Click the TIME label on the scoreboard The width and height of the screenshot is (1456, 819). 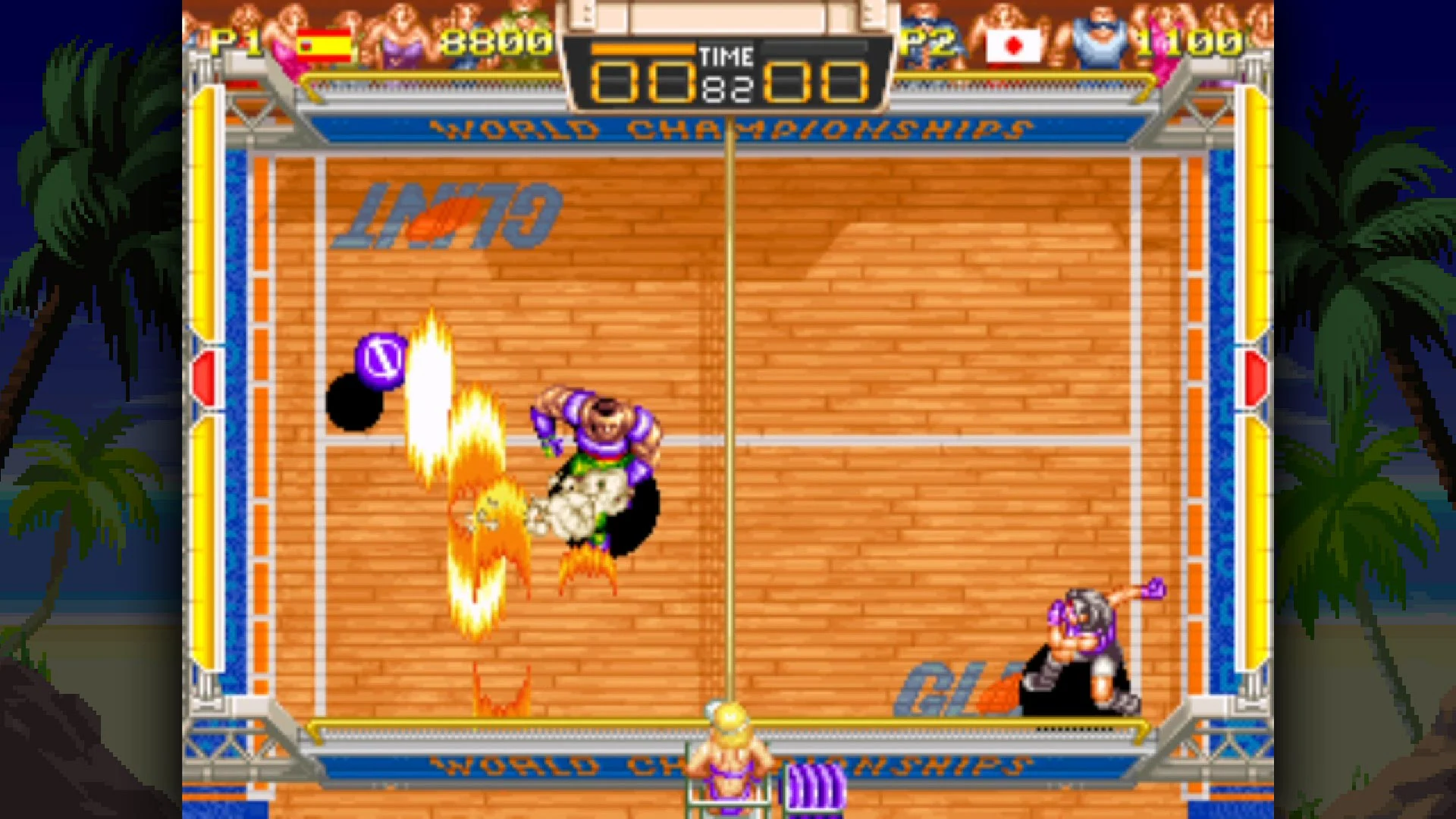click(x=729, y=55)
